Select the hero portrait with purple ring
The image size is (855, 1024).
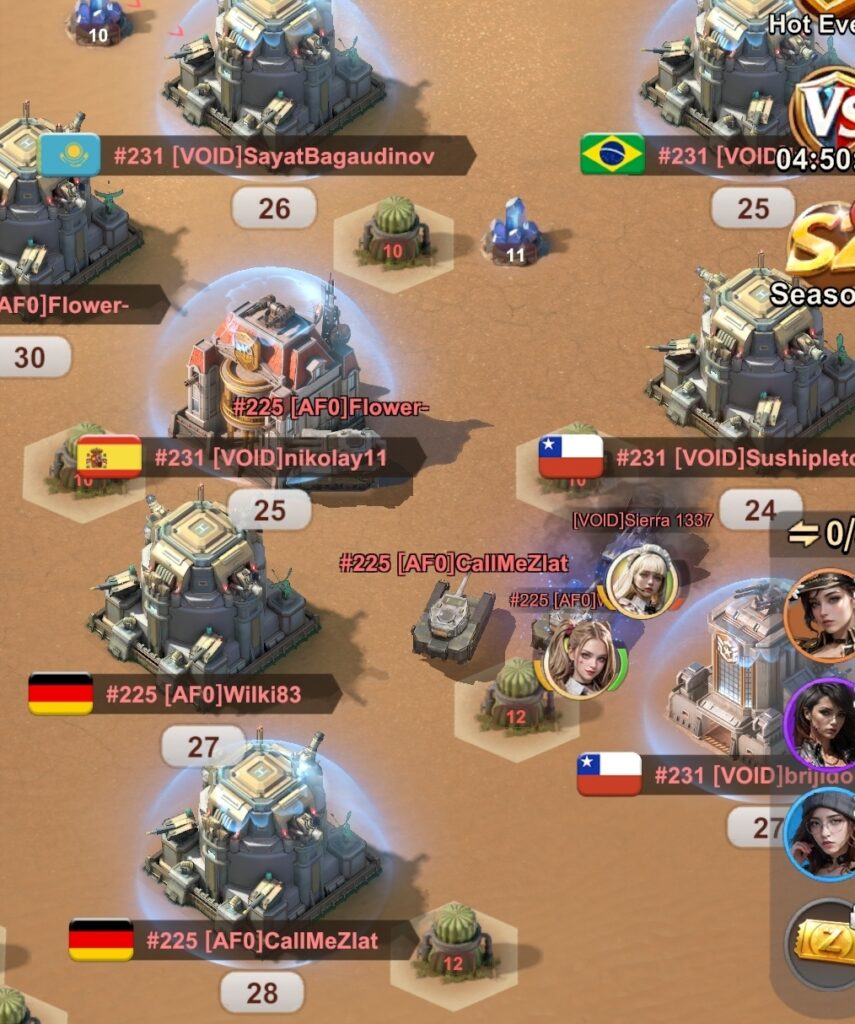822,720
